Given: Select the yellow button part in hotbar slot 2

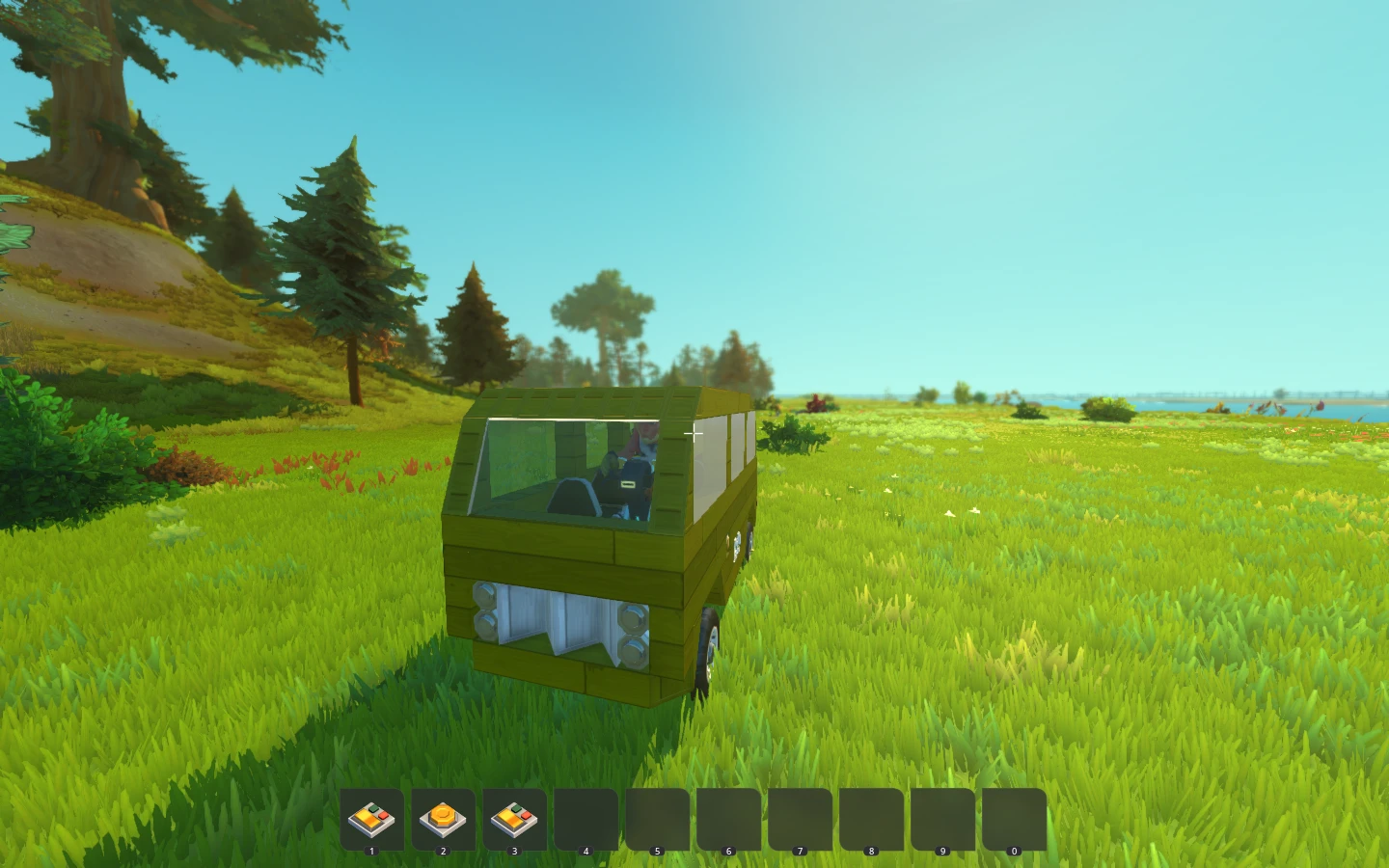Looking at the screenshot, I should tap(444, 819).
